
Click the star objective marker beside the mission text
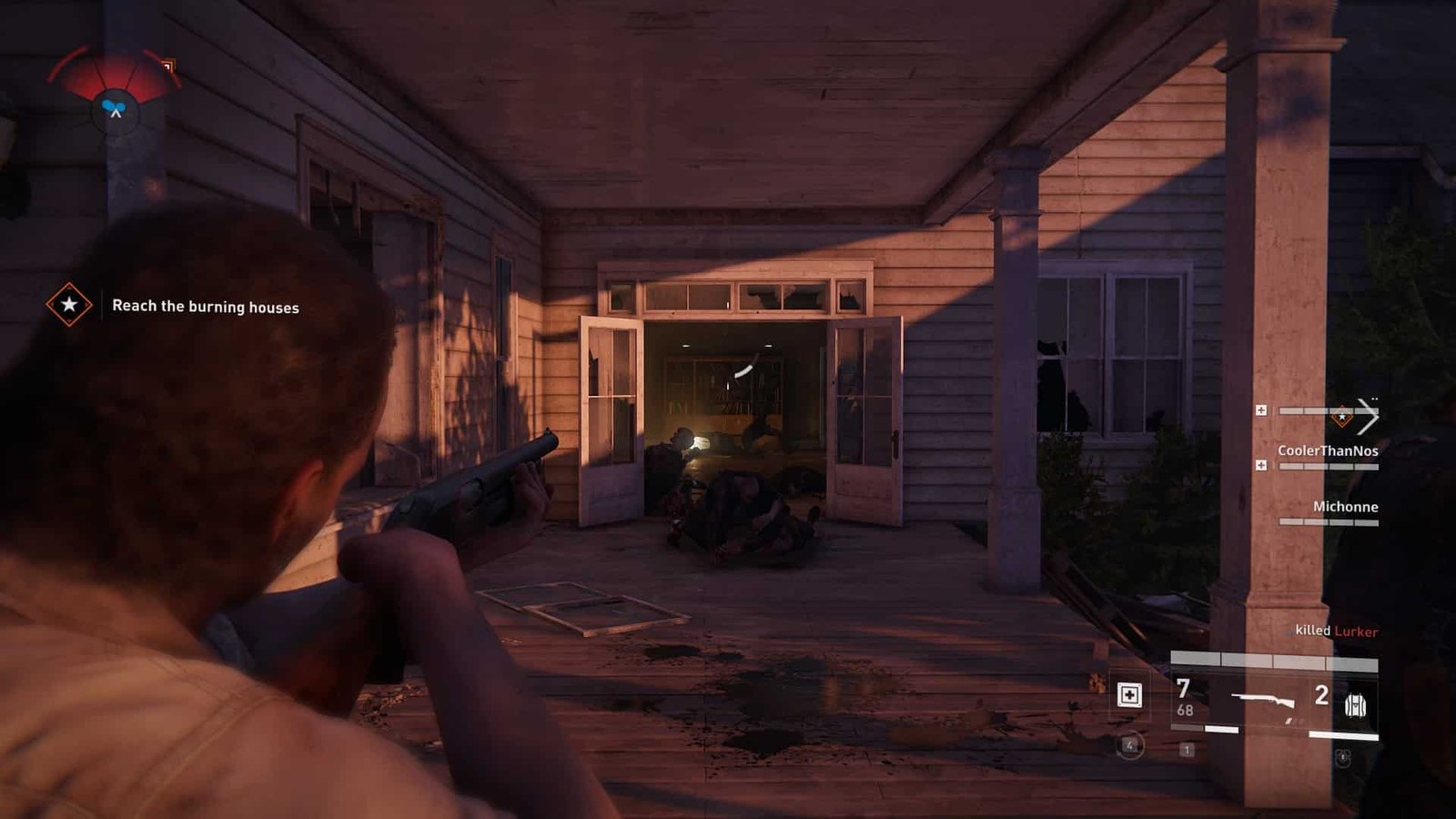point(69,305)
